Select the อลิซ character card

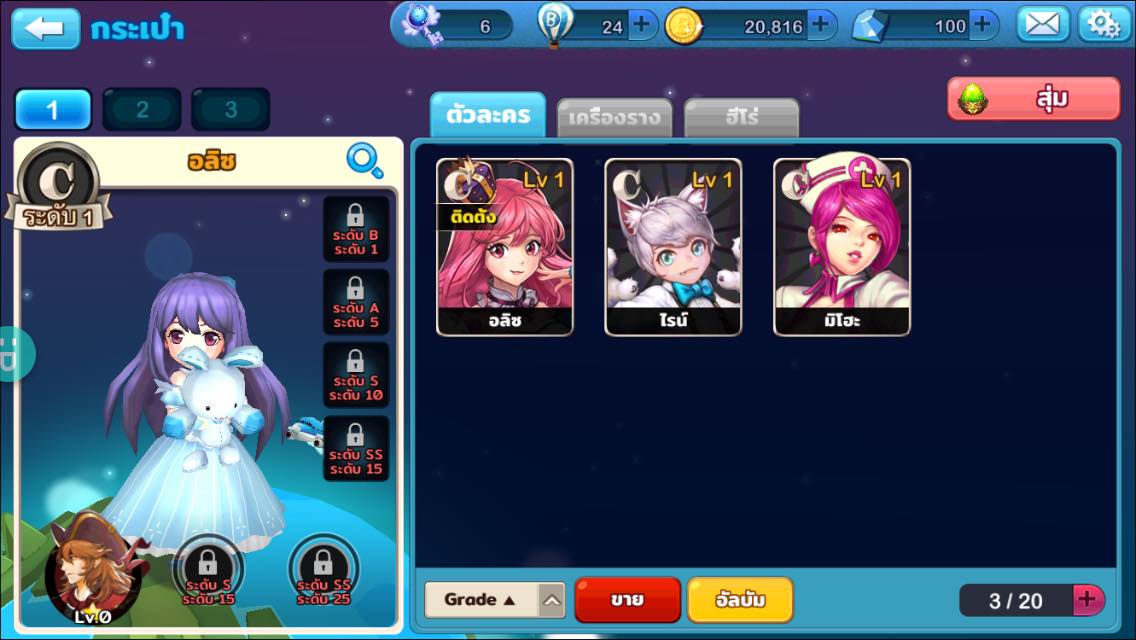coord(505,247)
